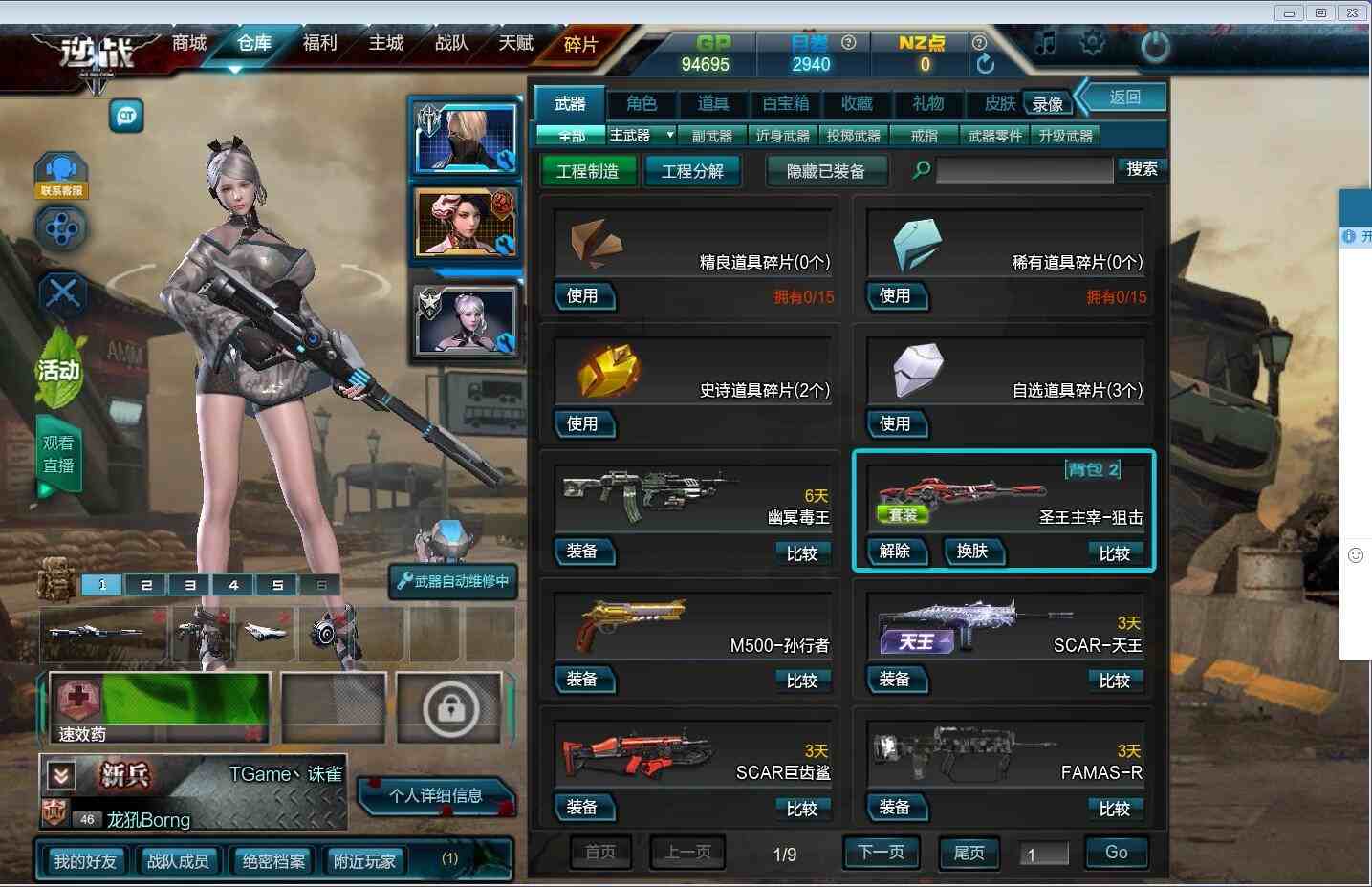Viewport: 1372px width, 887px height.
Task: Open the 录像 recordings tab
Action: pyautogui.click(x=1048, y=103)
